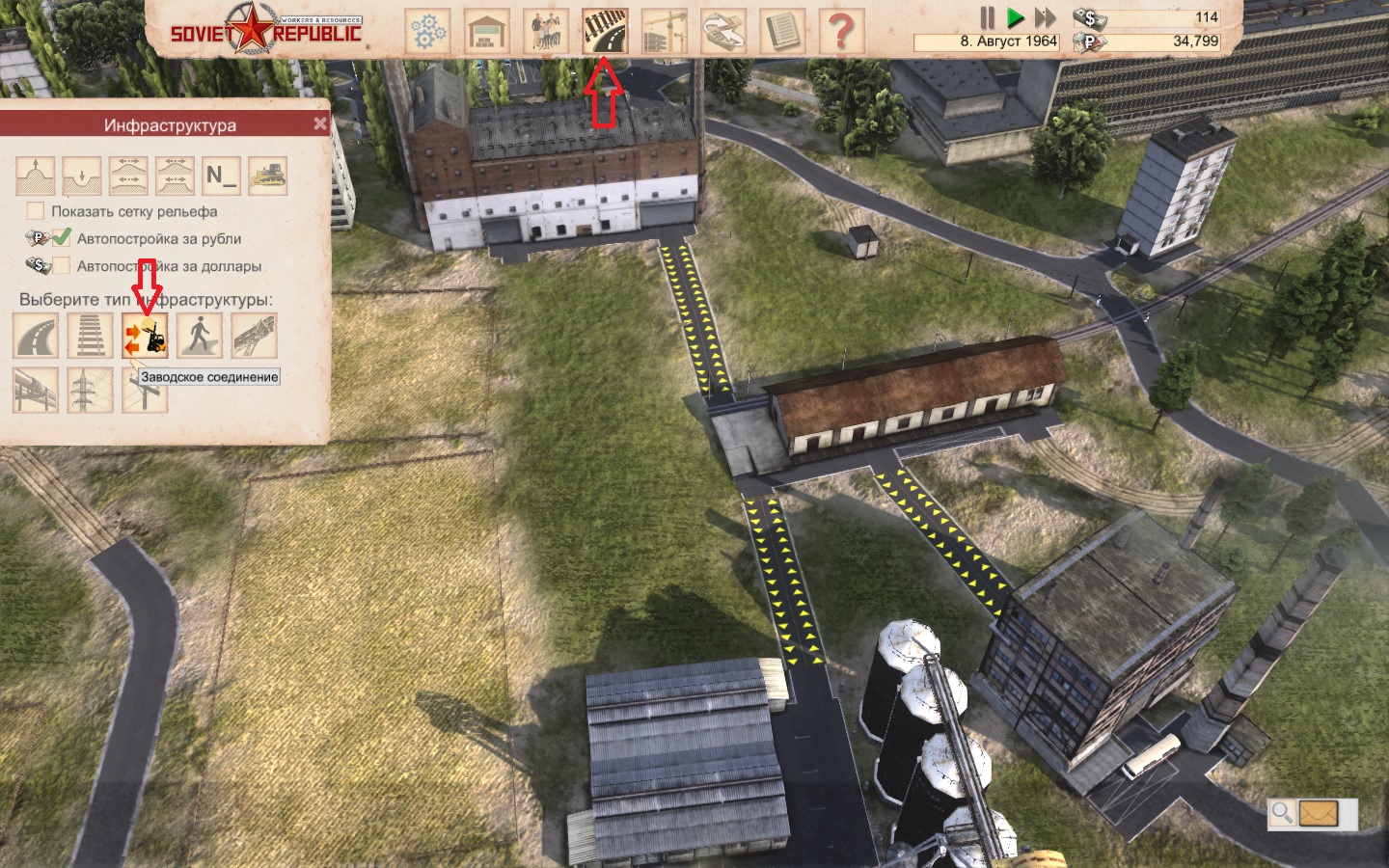Toggle the Показать сетку рельефа checkbox
This screenshot has height=868, width=1389.
coord(36,211)
